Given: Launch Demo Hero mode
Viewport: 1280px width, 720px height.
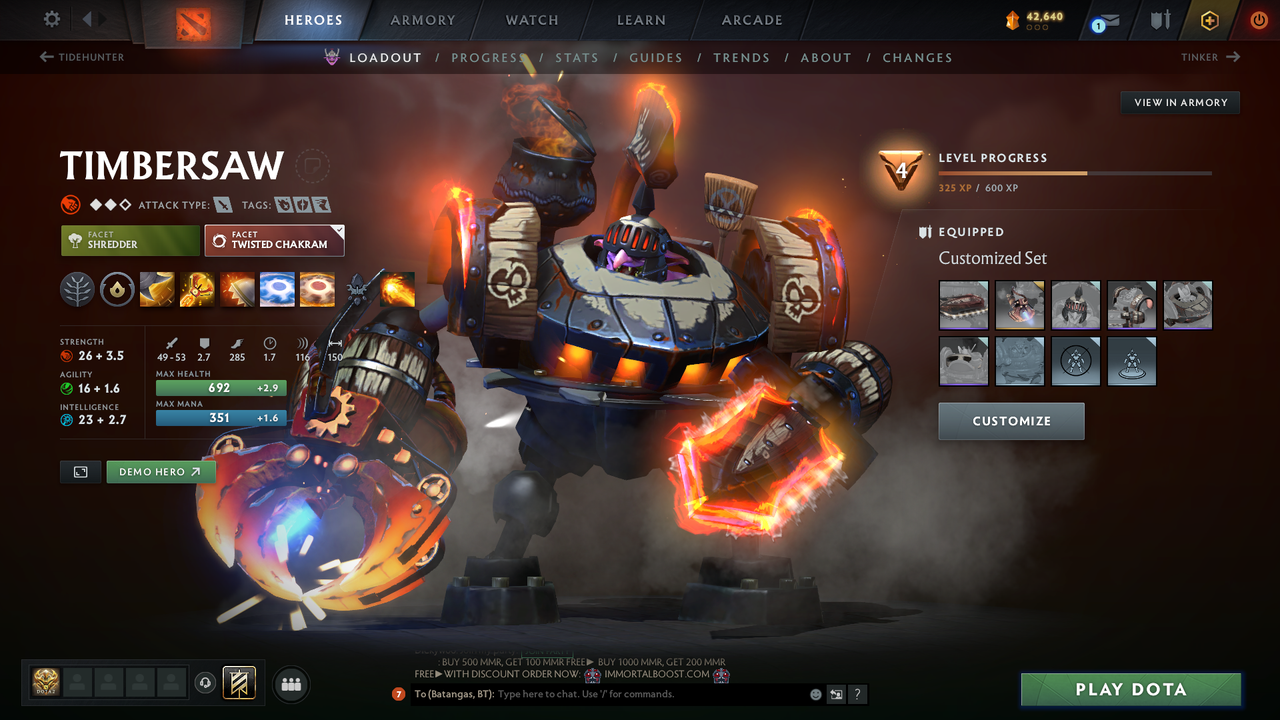Looking at the screenshot, I should (x=160, y=472).
